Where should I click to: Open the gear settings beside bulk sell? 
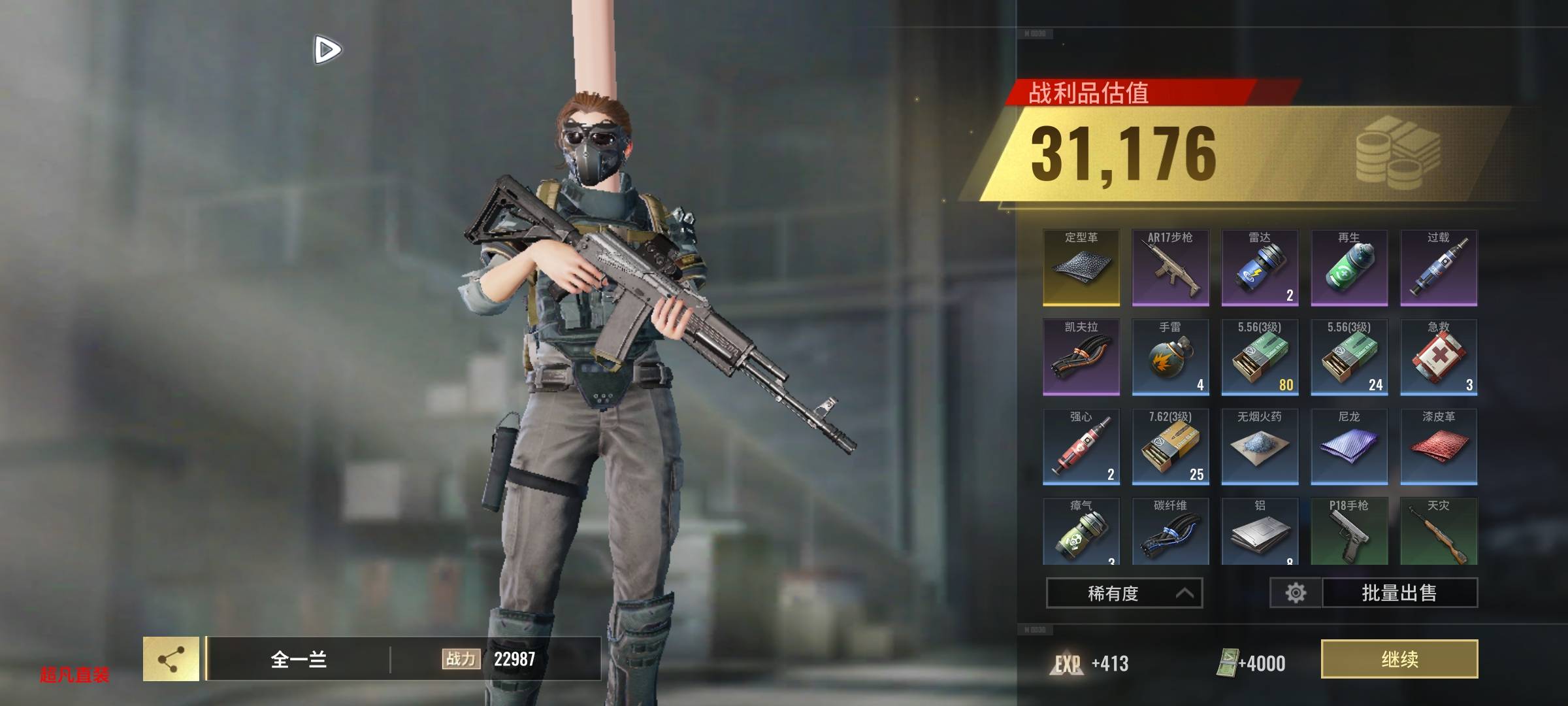1296,593
